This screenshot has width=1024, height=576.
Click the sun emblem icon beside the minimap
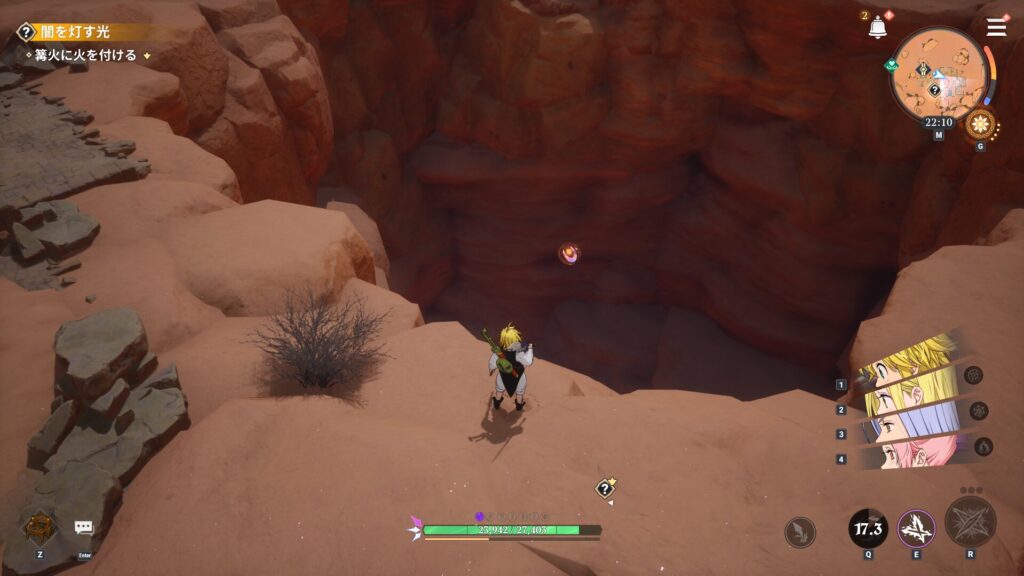point(980,126)
